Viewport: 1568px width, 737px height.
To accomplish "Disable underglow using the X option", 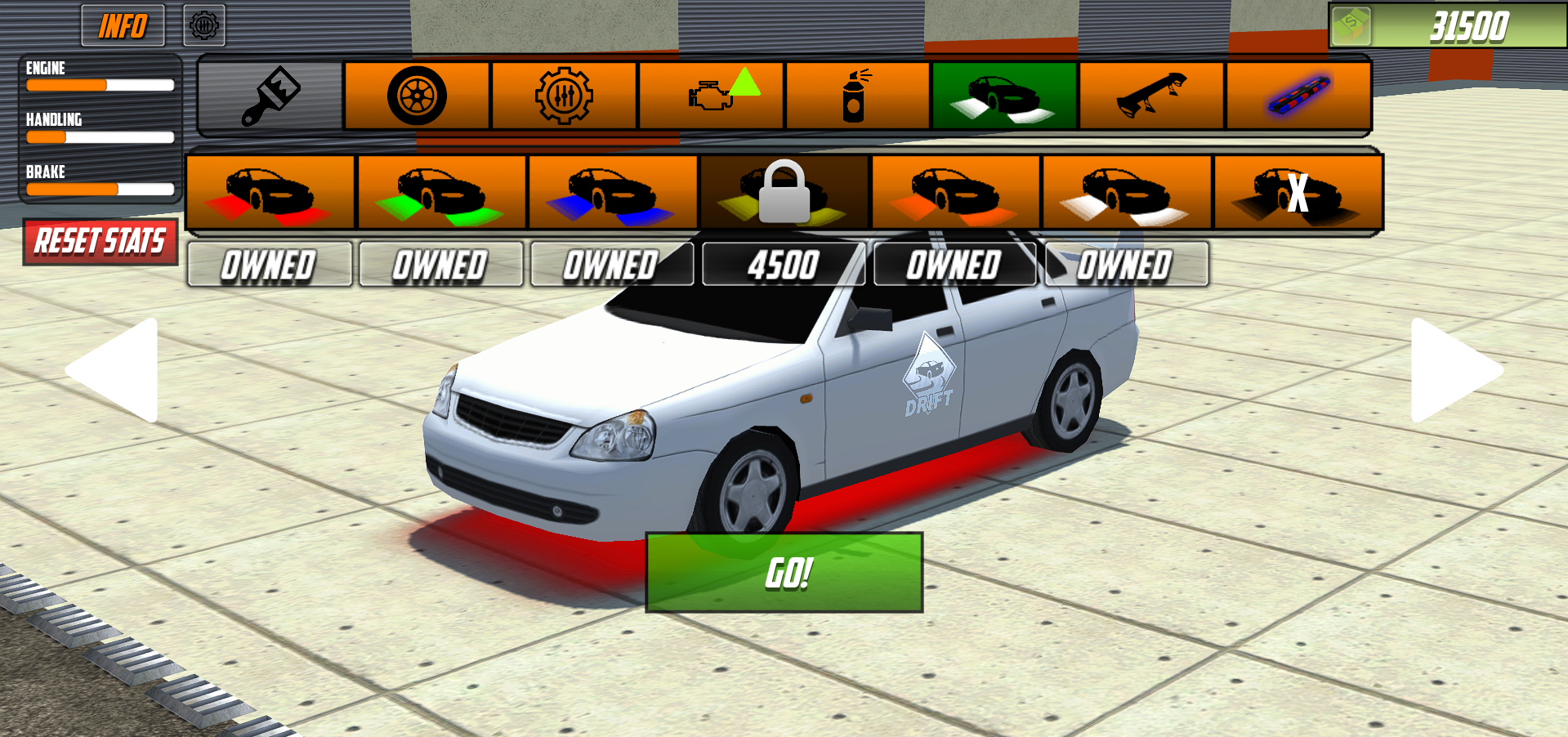I will (x=1298, y=190).
